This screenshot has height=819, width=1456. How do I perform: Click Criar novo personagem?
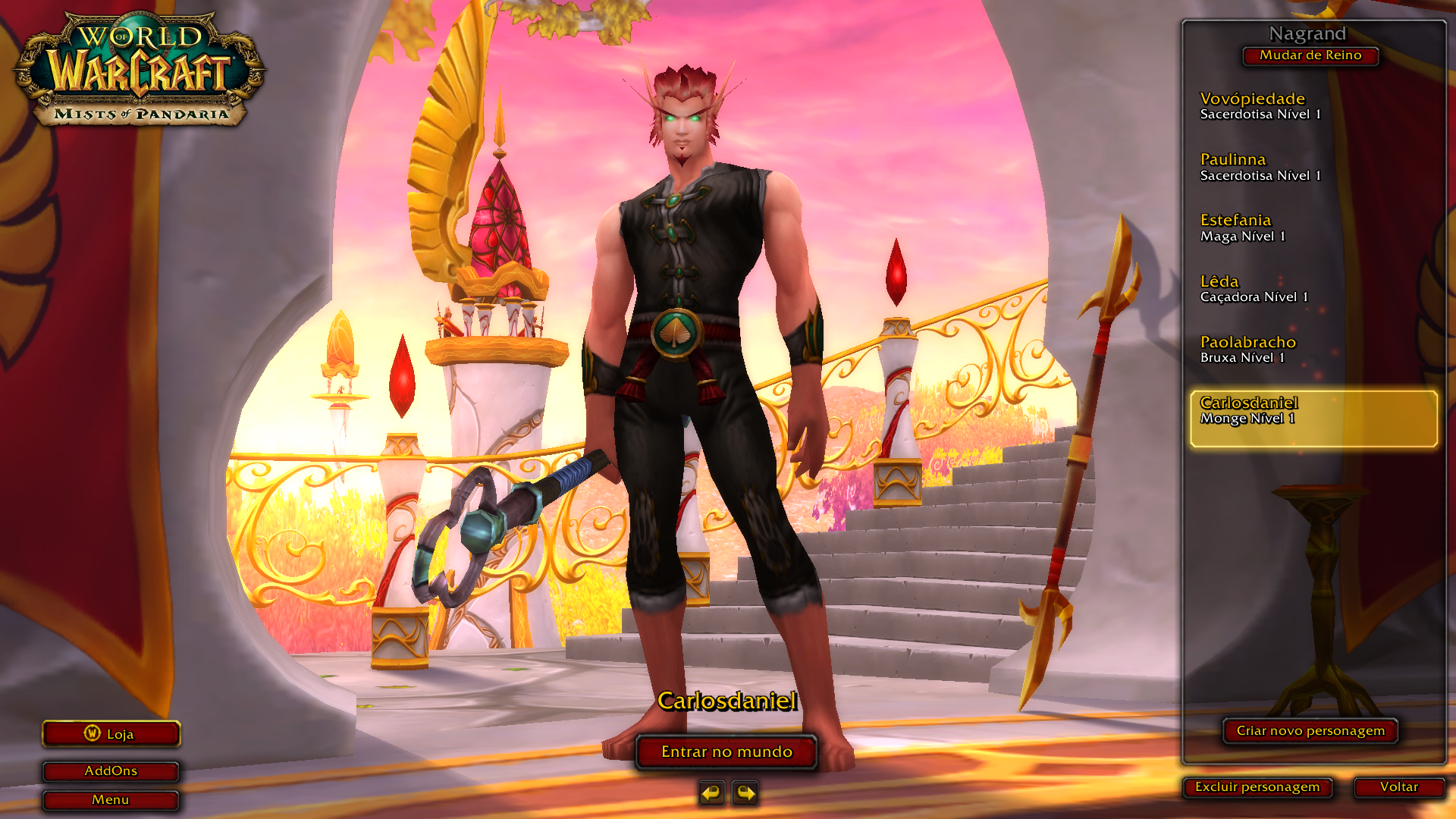(x=1310, y=731)
